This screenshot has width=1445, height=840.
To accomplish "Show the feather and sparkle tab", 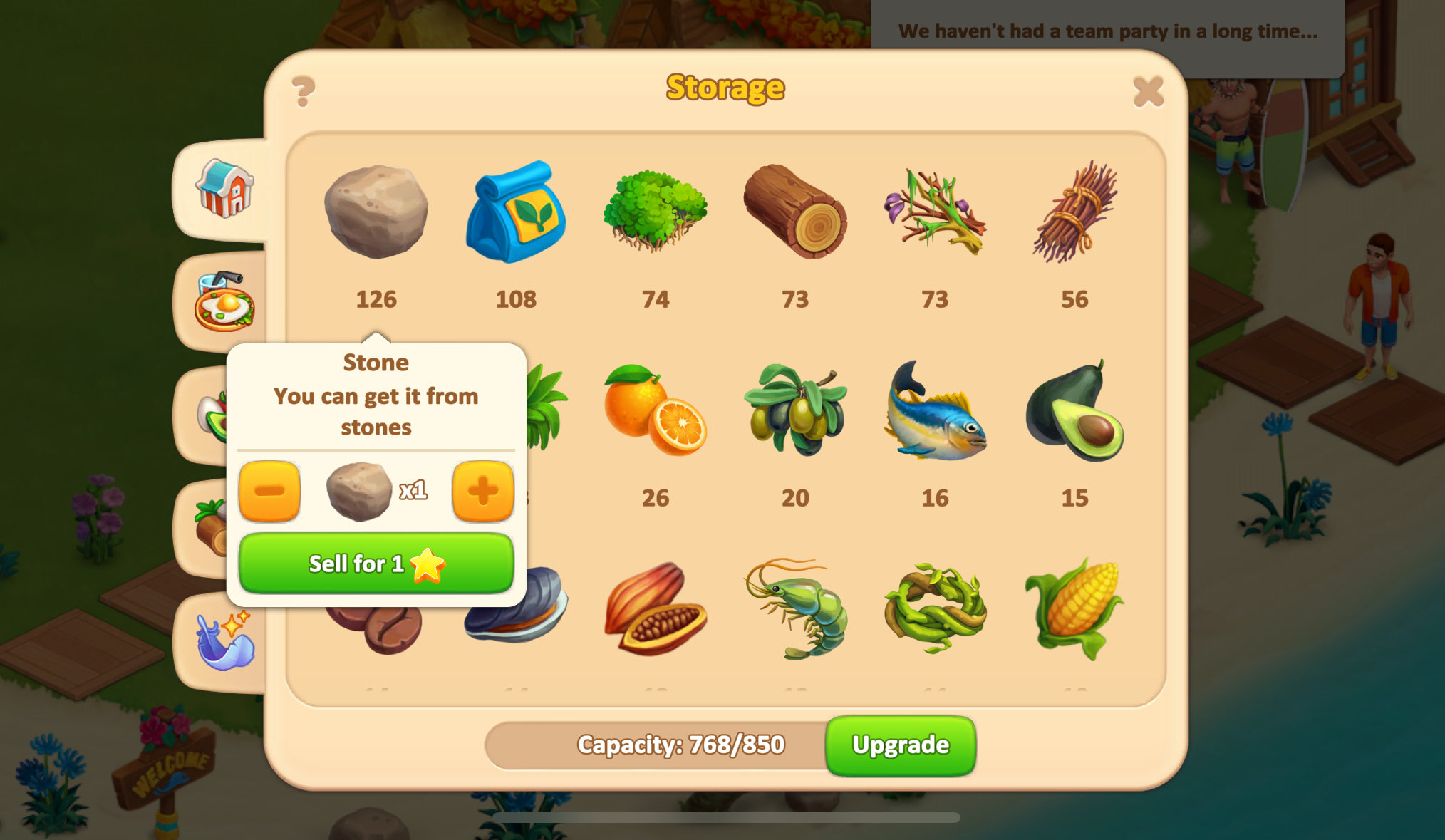I will pyautogui.click(x=224, y=641).
